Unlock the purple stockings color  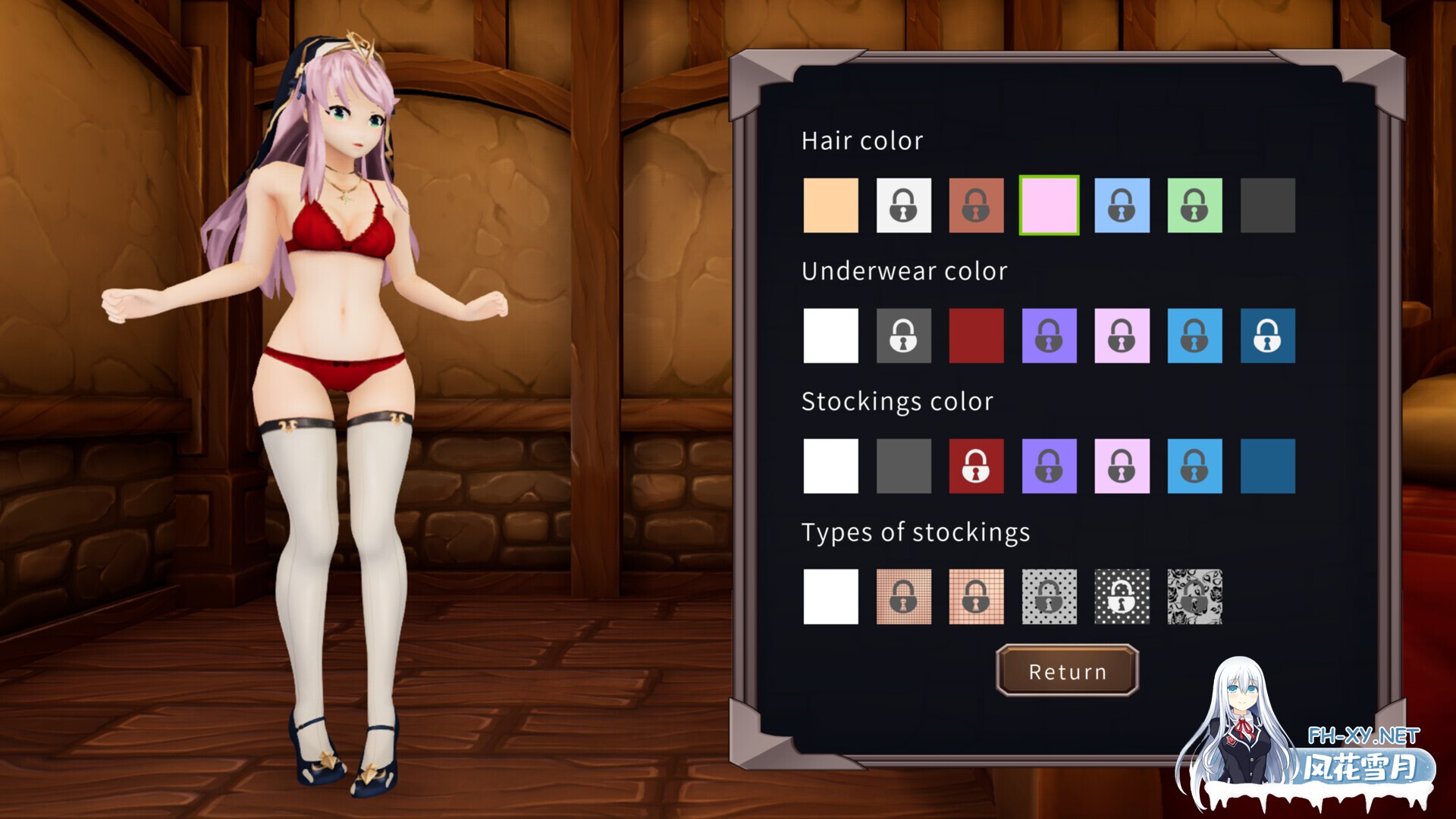tap(1049, 466)
